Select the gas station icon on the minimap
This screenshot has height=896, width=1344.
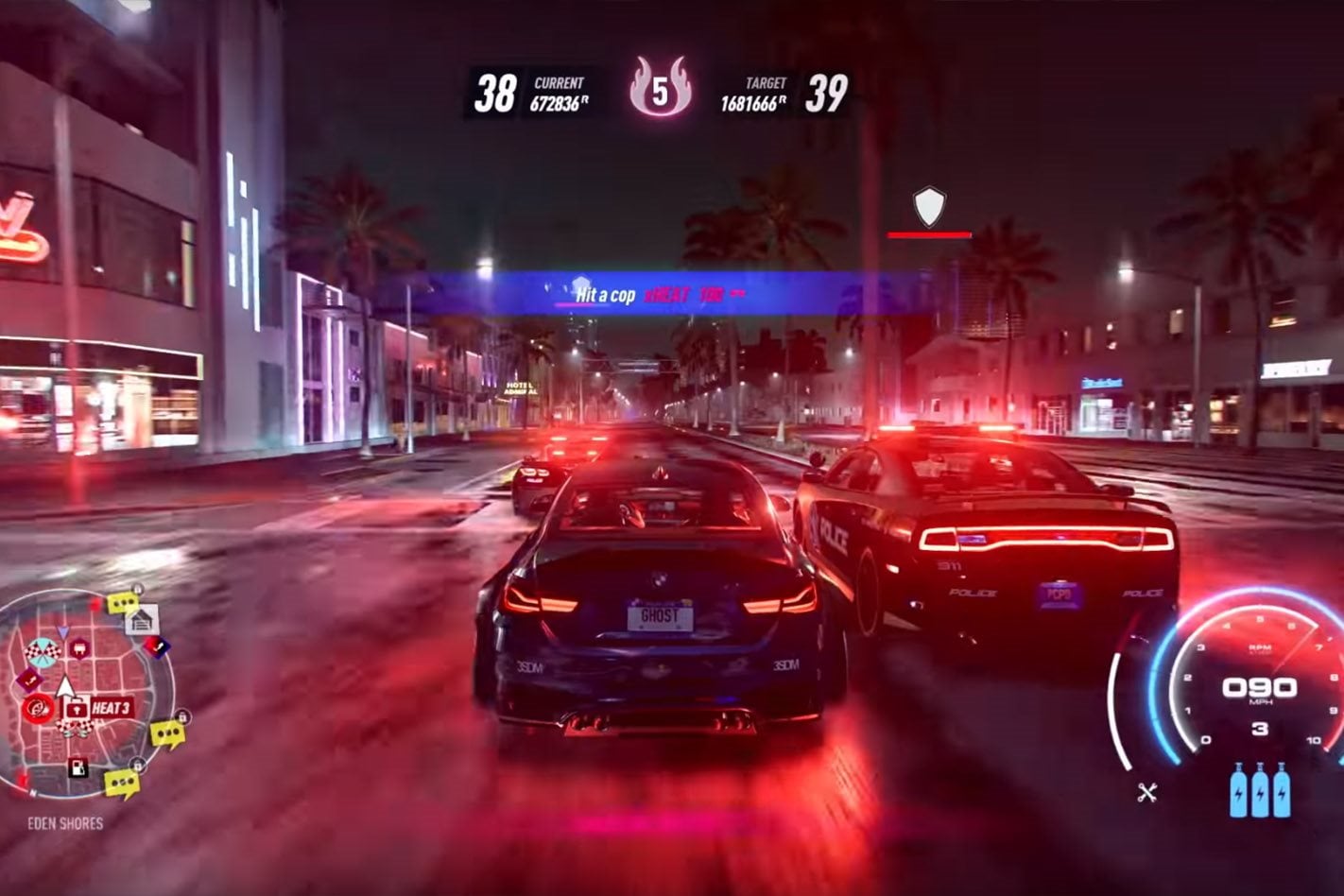coord(78,767)
